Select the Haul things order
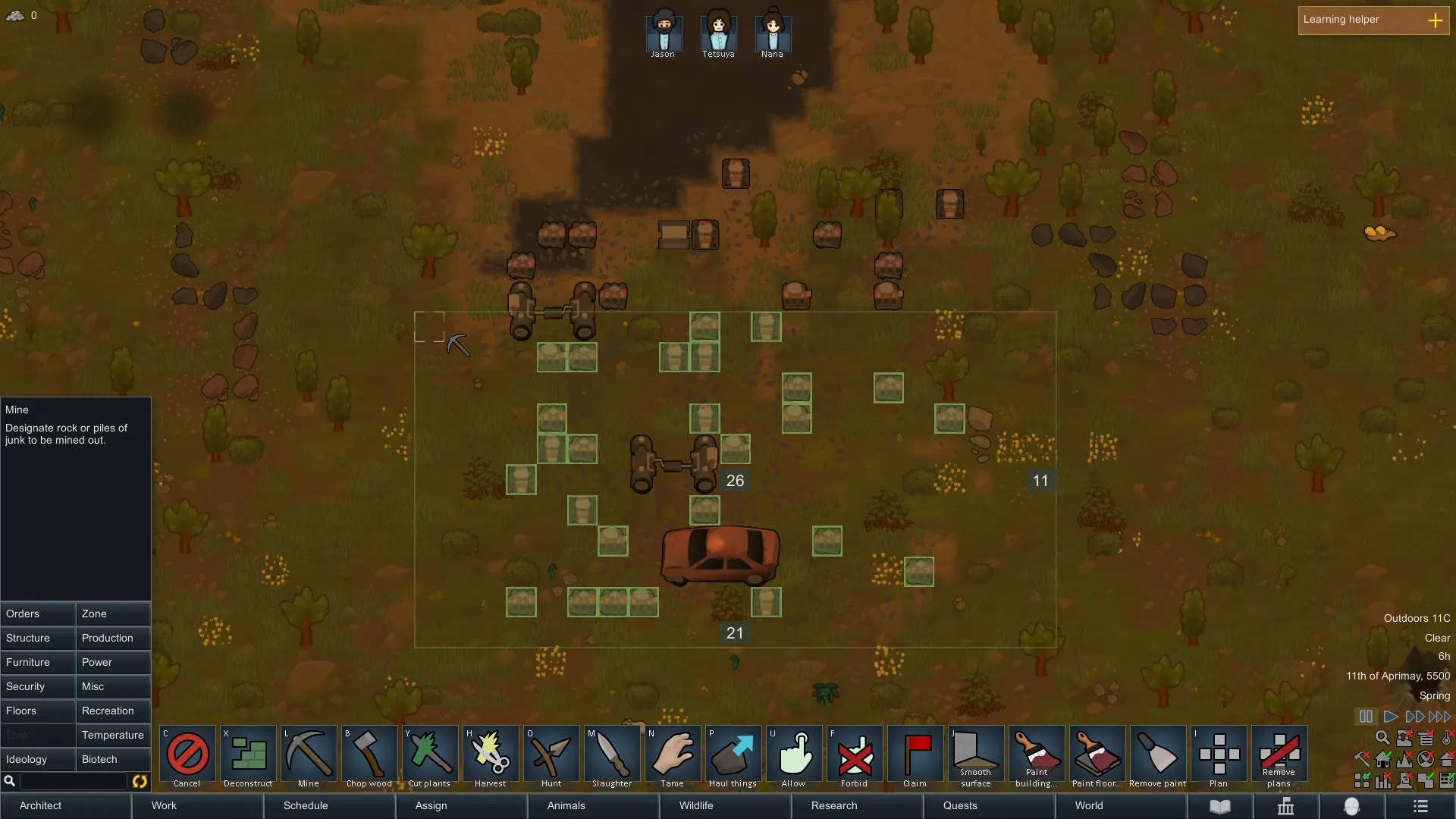Image resolution: width=1456 pixels, height=819 pixels. click(x=733, y=757)
